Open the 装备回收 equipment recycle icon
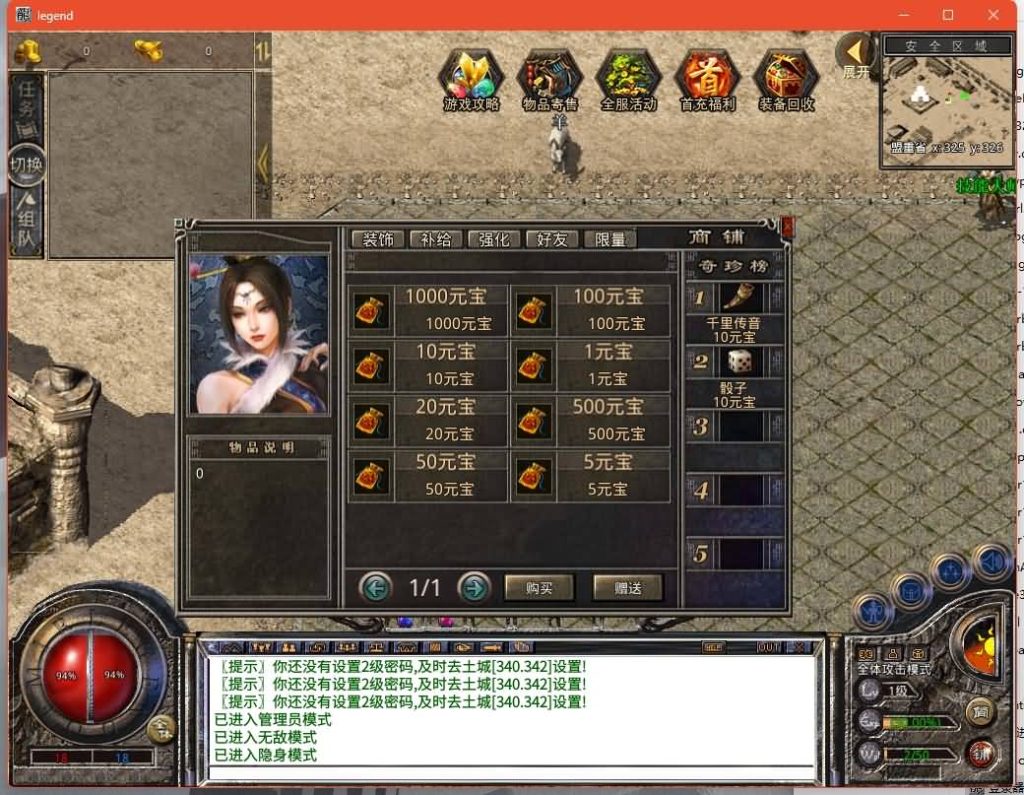 pyautogui.click(x=785, y=78)
